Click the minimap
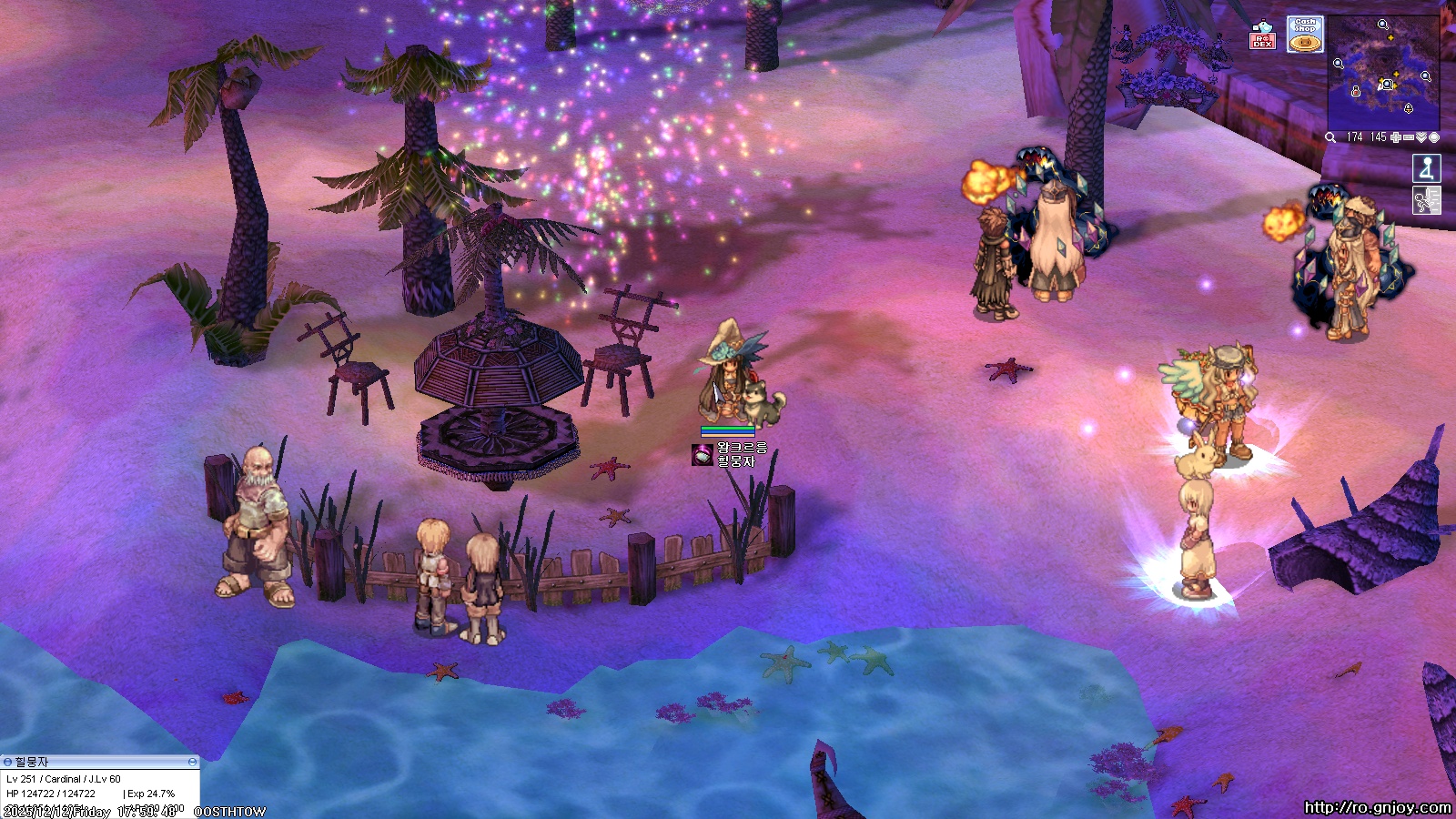This screenshot has width=1456, height=819. (1383, 73)
